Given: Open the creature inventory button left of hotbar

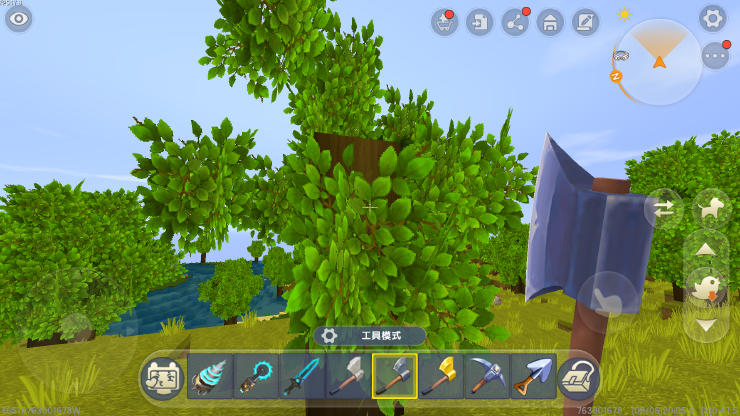Looking at the screenshot, I should click(x=161, y=376).
